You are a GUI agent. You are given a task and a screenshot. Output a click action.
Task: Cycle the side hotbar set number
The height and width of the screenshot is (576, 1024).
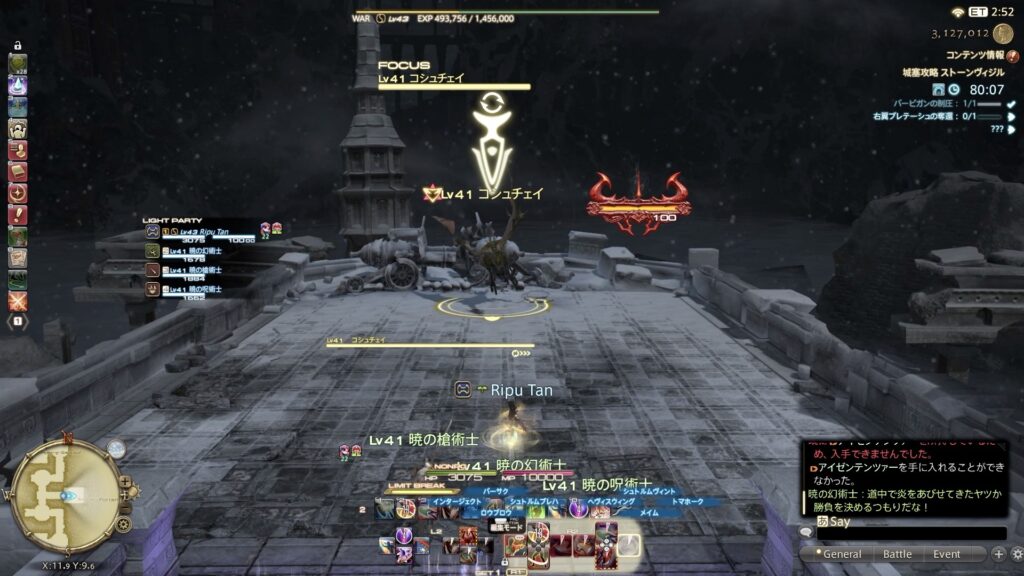coord(17,321)
